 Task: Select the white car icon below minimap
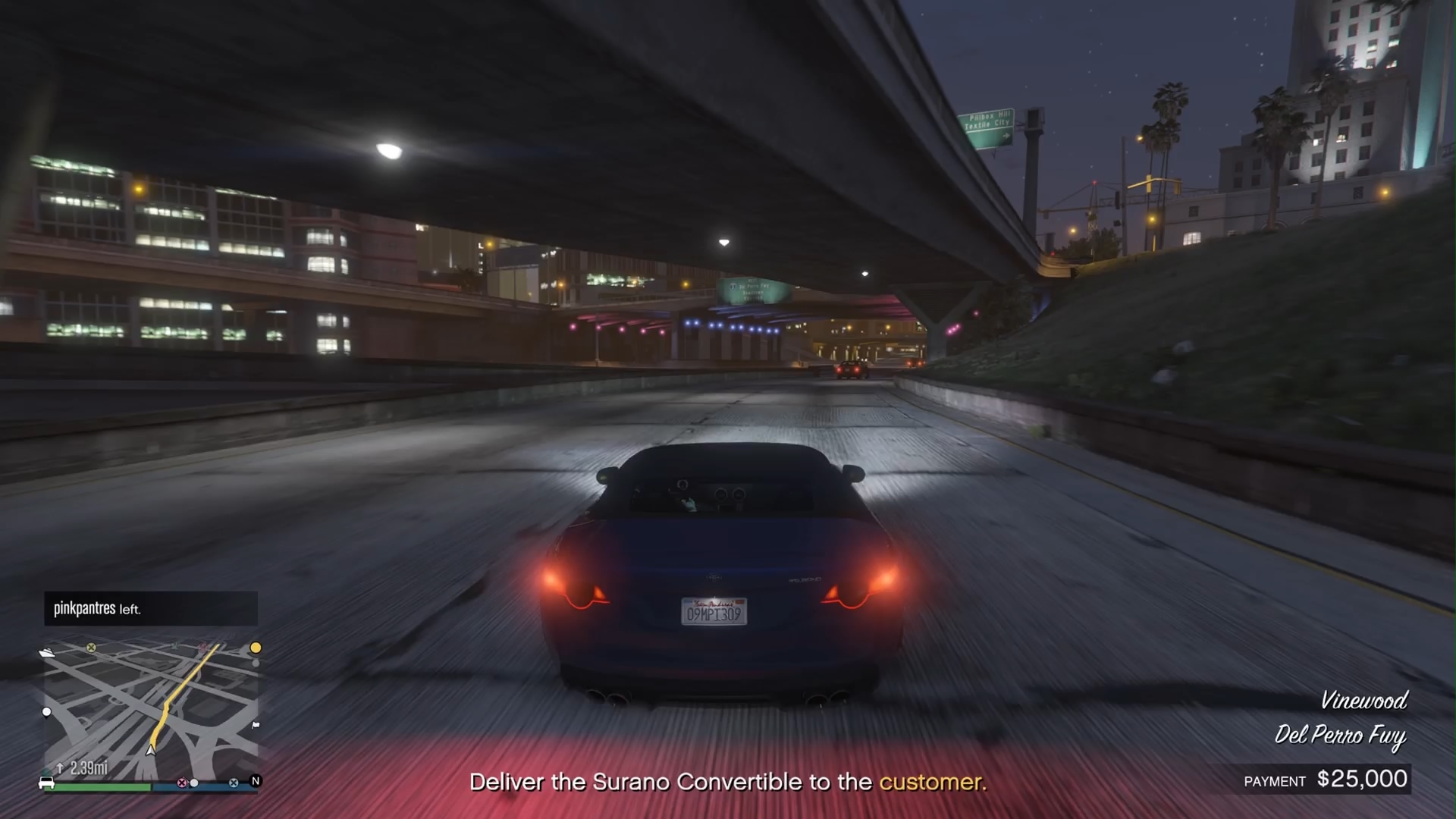pos(46,783)
